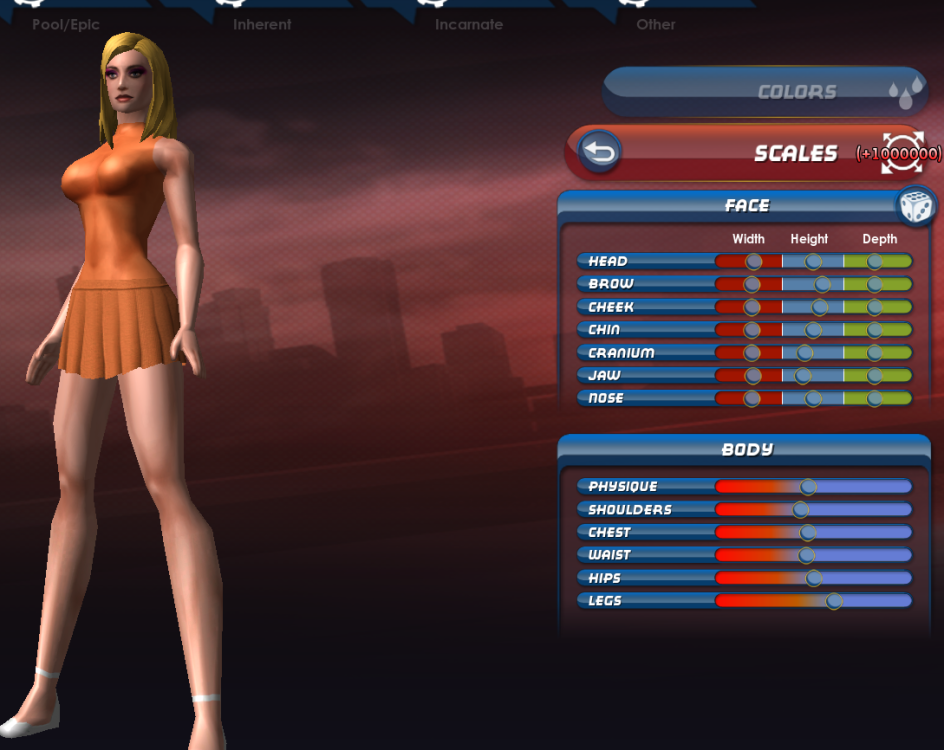Open the Colors section
The height and width of the screenshot is (750, 944).
(766, 92)
